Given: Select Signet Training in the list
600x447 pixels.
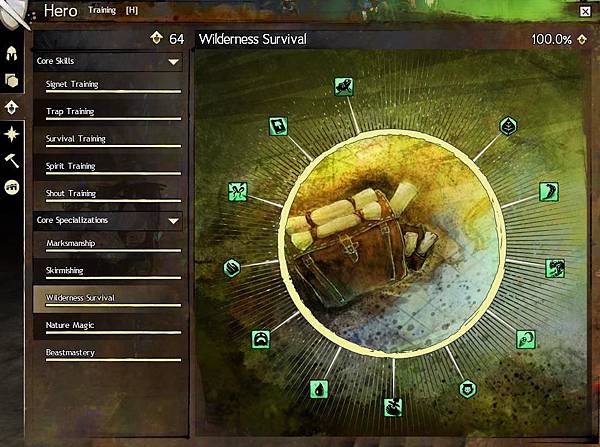Looking at the screenshot, I should pos(108,85).
